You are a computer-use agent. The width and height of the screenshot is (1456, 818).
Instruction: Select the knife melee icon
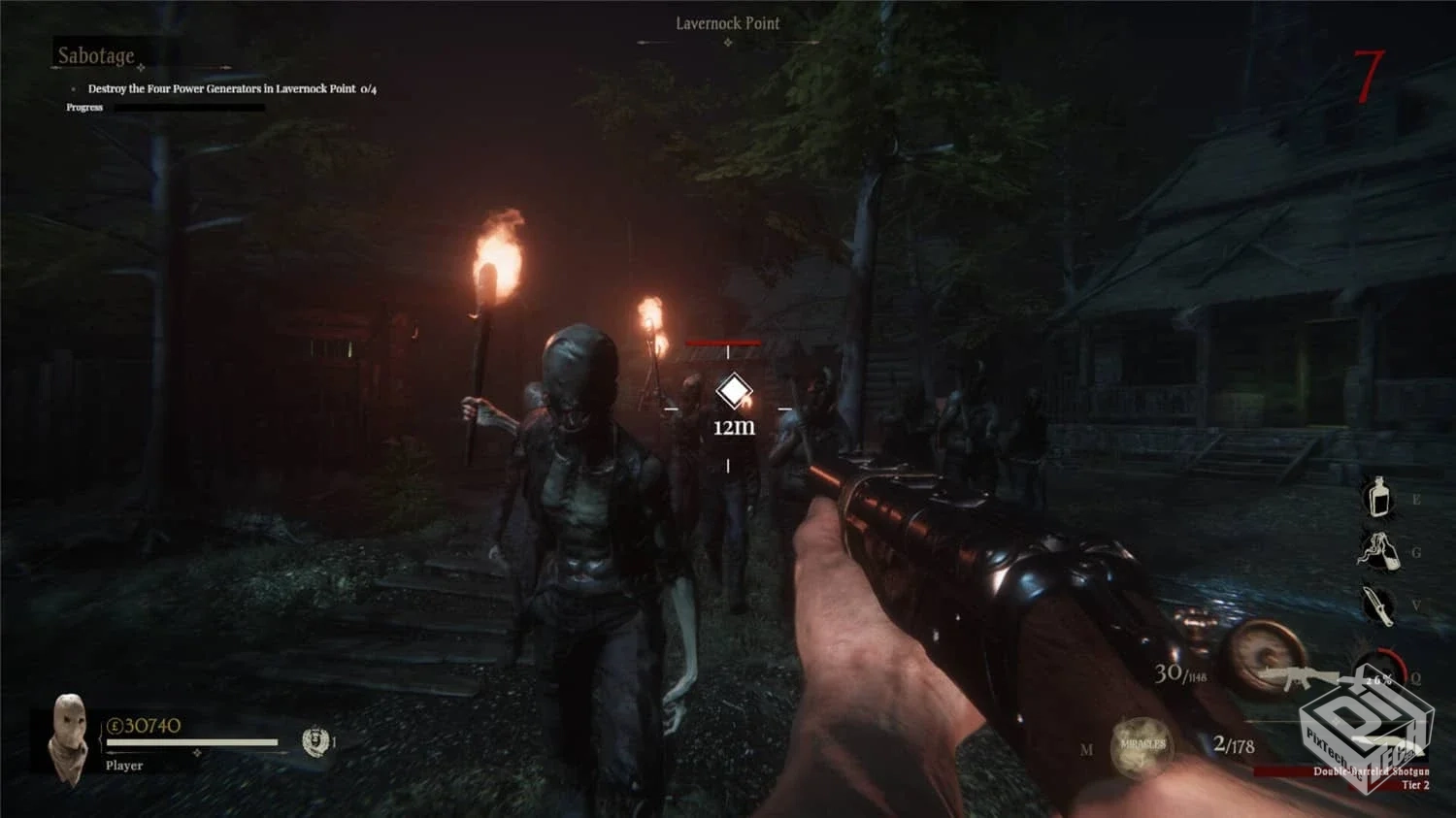coord(1377,605)
